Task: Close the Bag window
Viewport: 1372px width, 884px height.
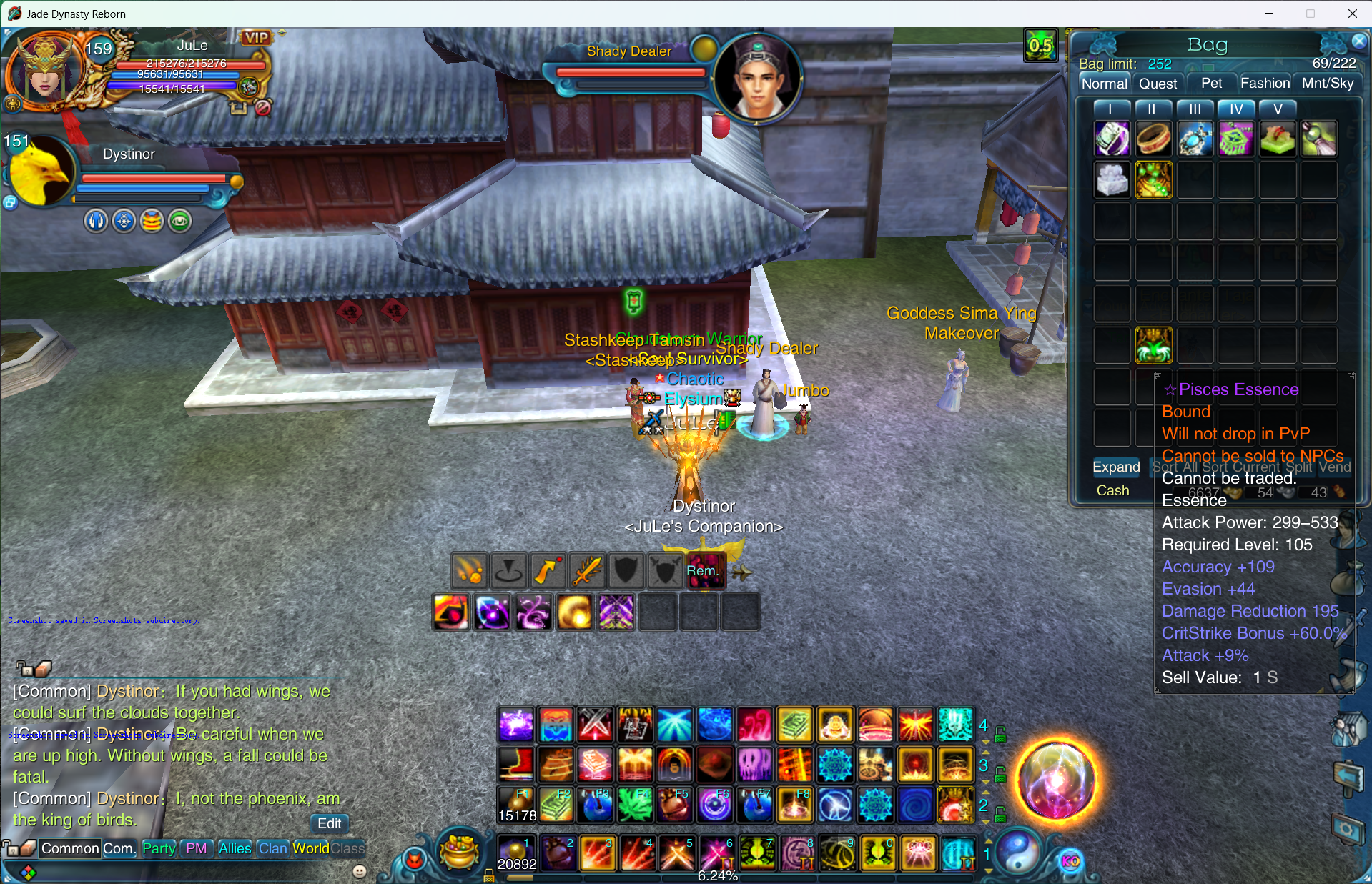Action: [x=1359, y=41]
